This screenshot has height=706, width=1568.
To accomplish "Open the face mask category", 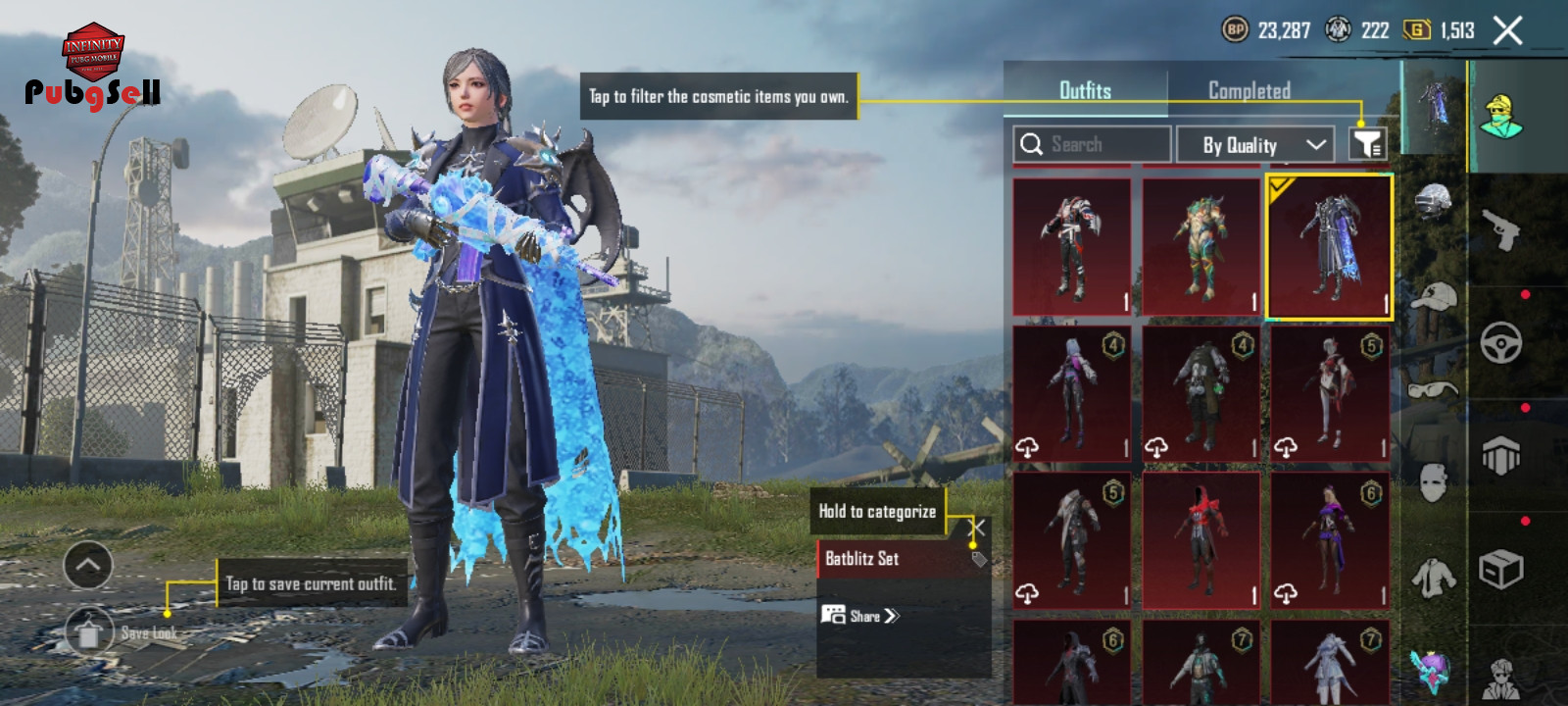I will 1433,481.
